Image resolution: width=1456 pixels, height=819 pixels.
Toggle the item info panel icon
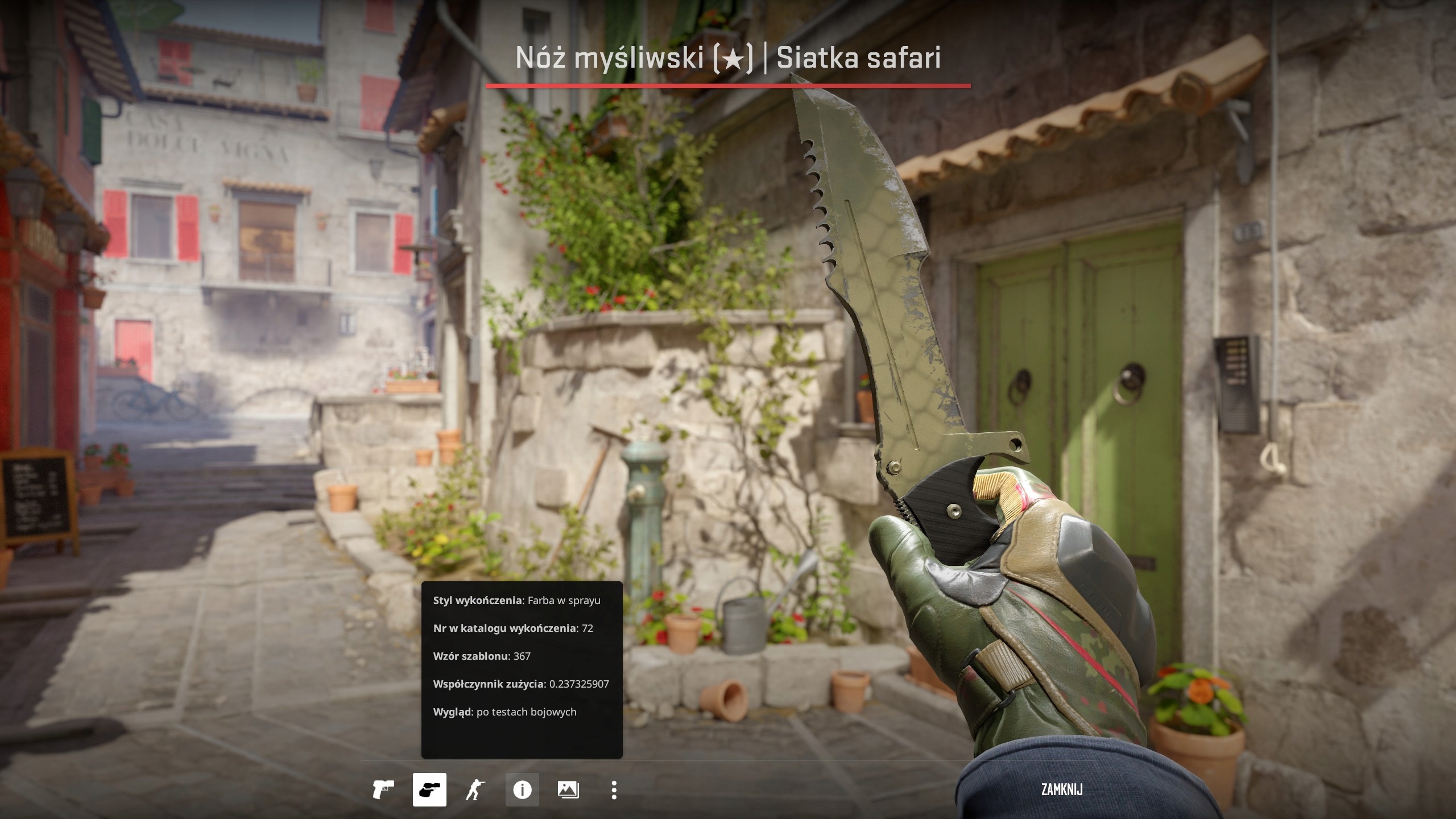pyautogui.click(x=522, y=790)
